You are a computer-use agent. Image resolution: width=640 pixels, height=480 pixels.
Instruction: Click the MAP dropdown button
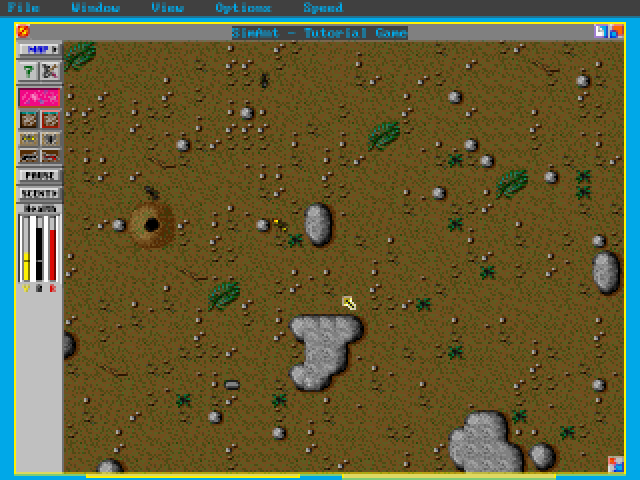(40, 49)
